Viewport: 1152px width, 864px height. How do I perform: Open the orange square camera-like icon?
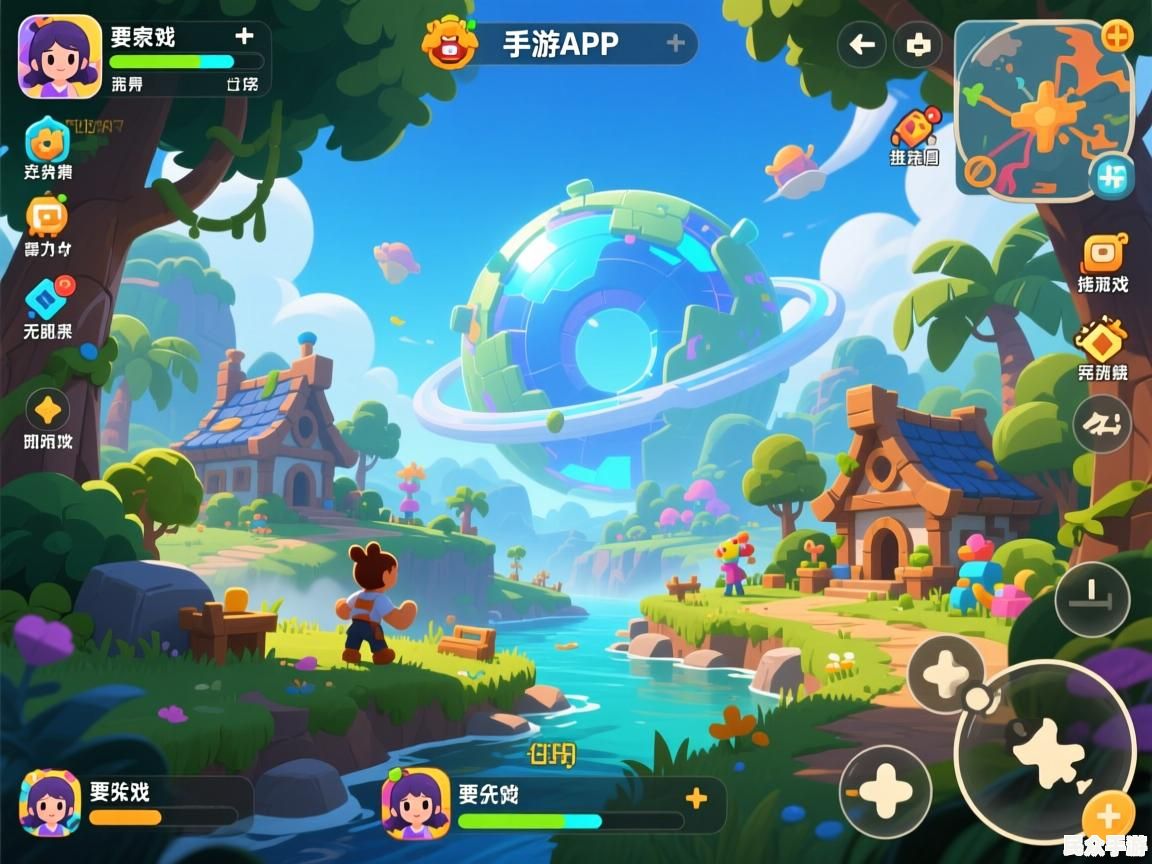[1103, 254]
